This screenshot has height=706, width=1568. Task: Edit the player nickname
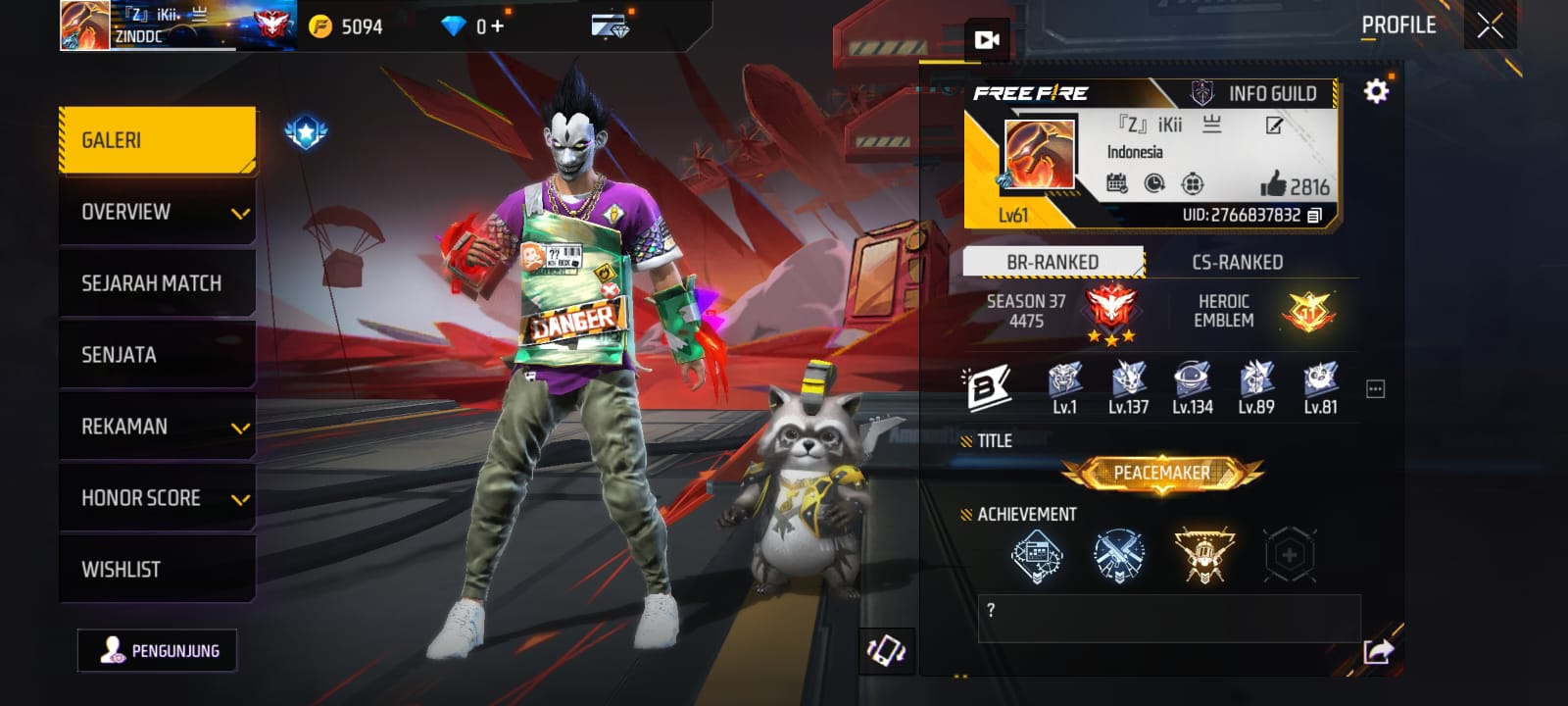coord(1274,126)
